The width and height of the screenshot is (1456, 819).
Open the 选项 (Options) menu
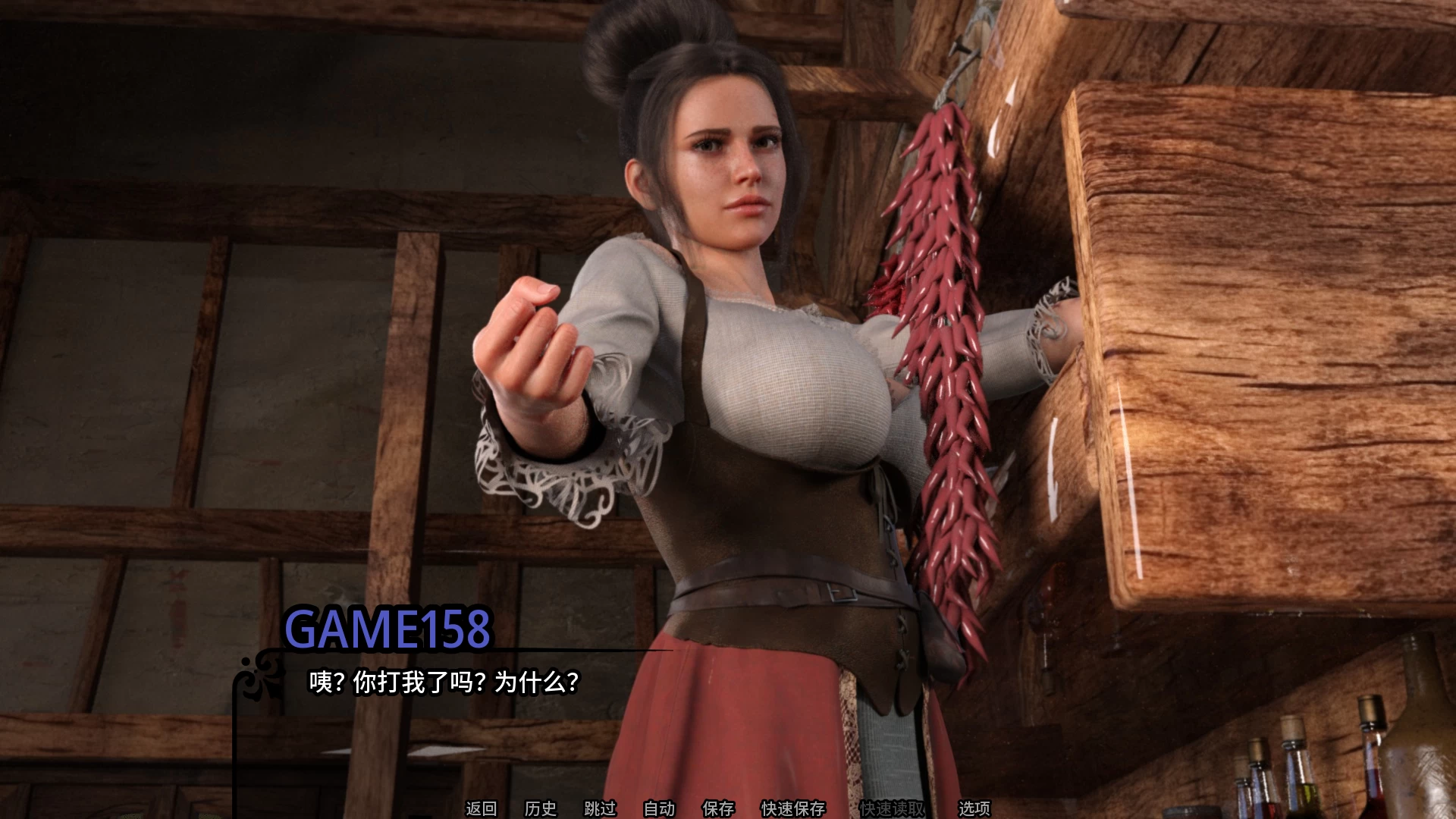pos(974,808)
